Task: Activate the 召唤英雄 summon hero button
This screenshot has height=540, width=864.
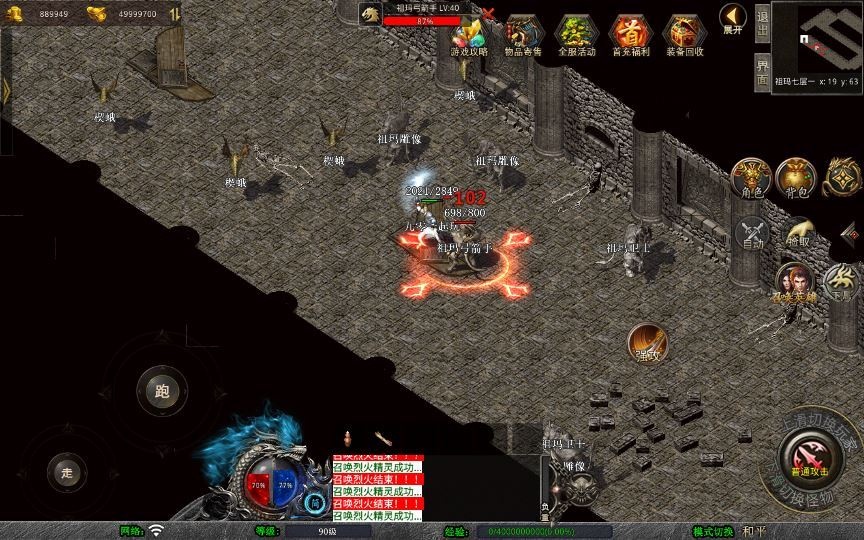Action: pyautogui.click(x=794, y=282)
